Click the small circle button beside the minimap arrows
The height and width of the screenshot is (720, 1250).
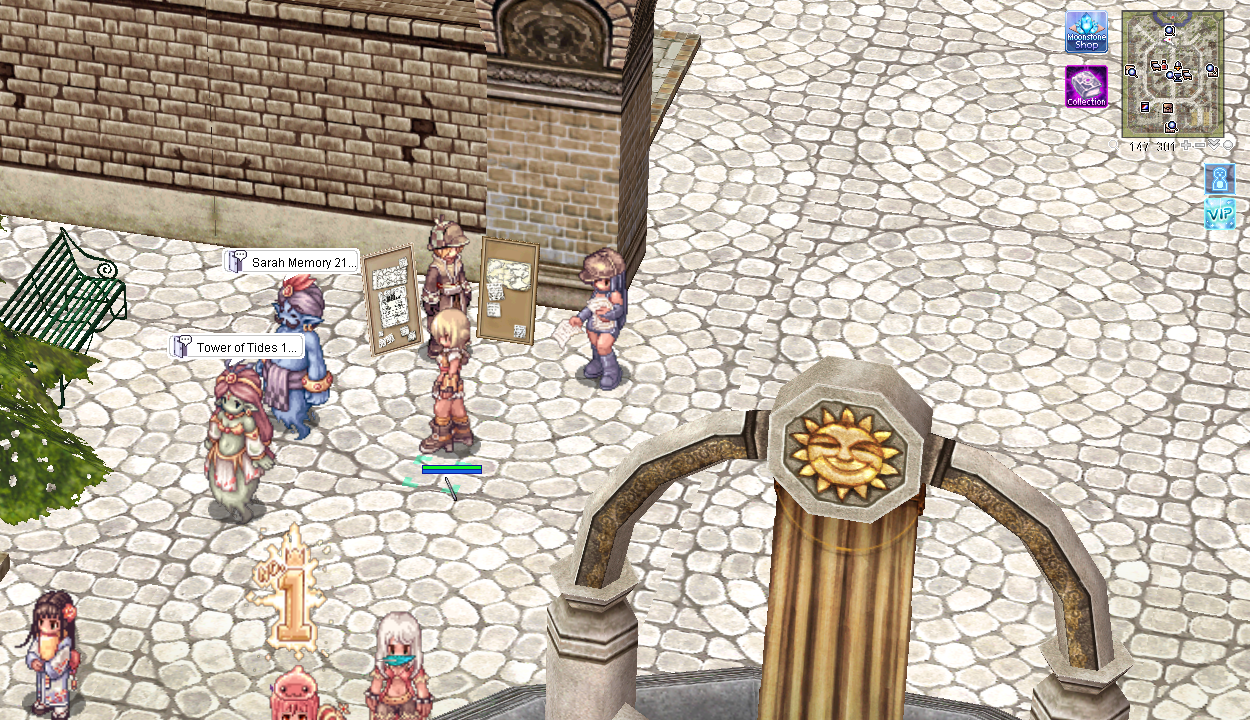pyautogui.click(x=1228, y=146)
